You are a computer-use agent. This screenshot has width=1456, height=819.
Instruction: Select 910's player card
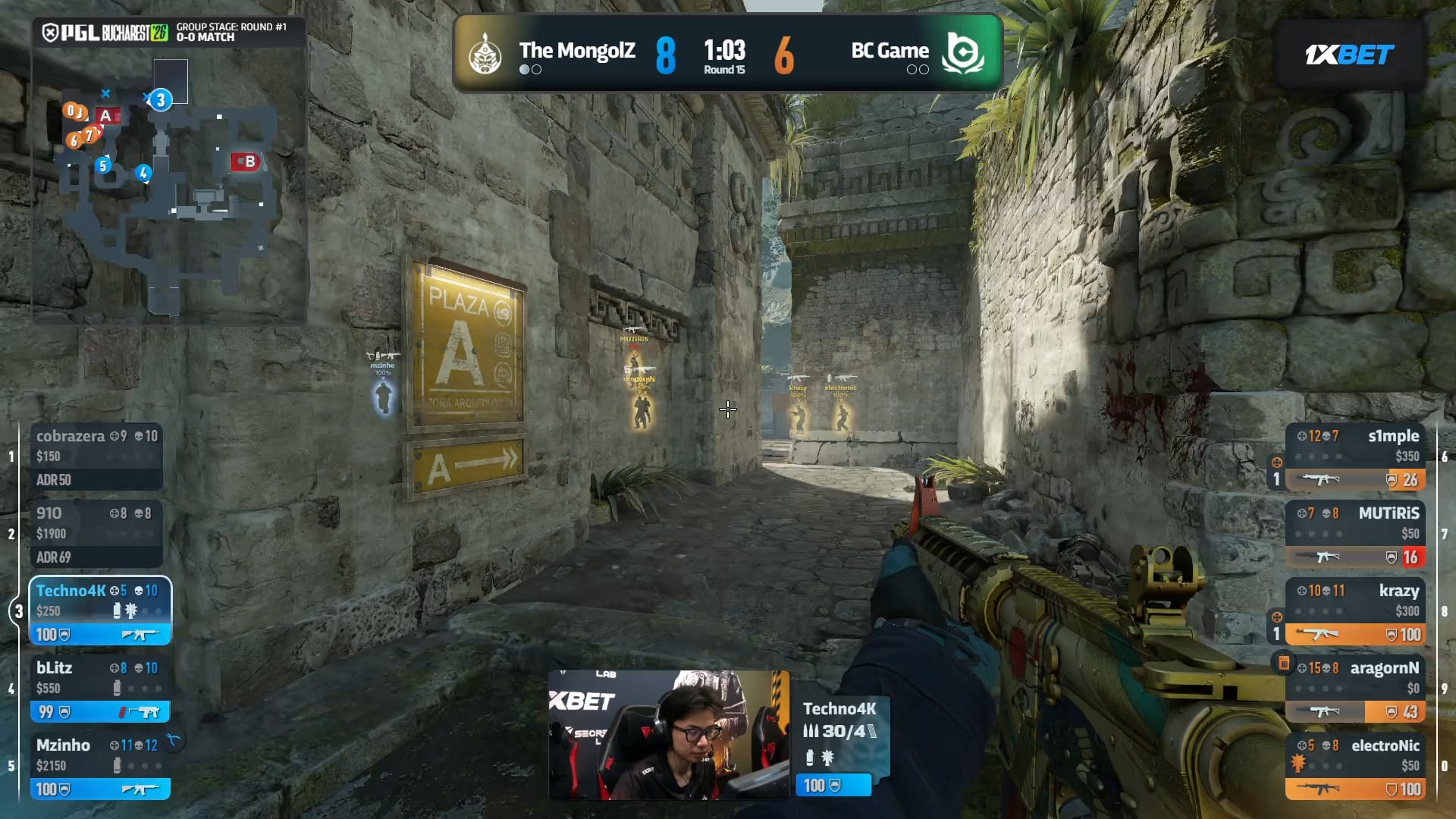point(96,534)
